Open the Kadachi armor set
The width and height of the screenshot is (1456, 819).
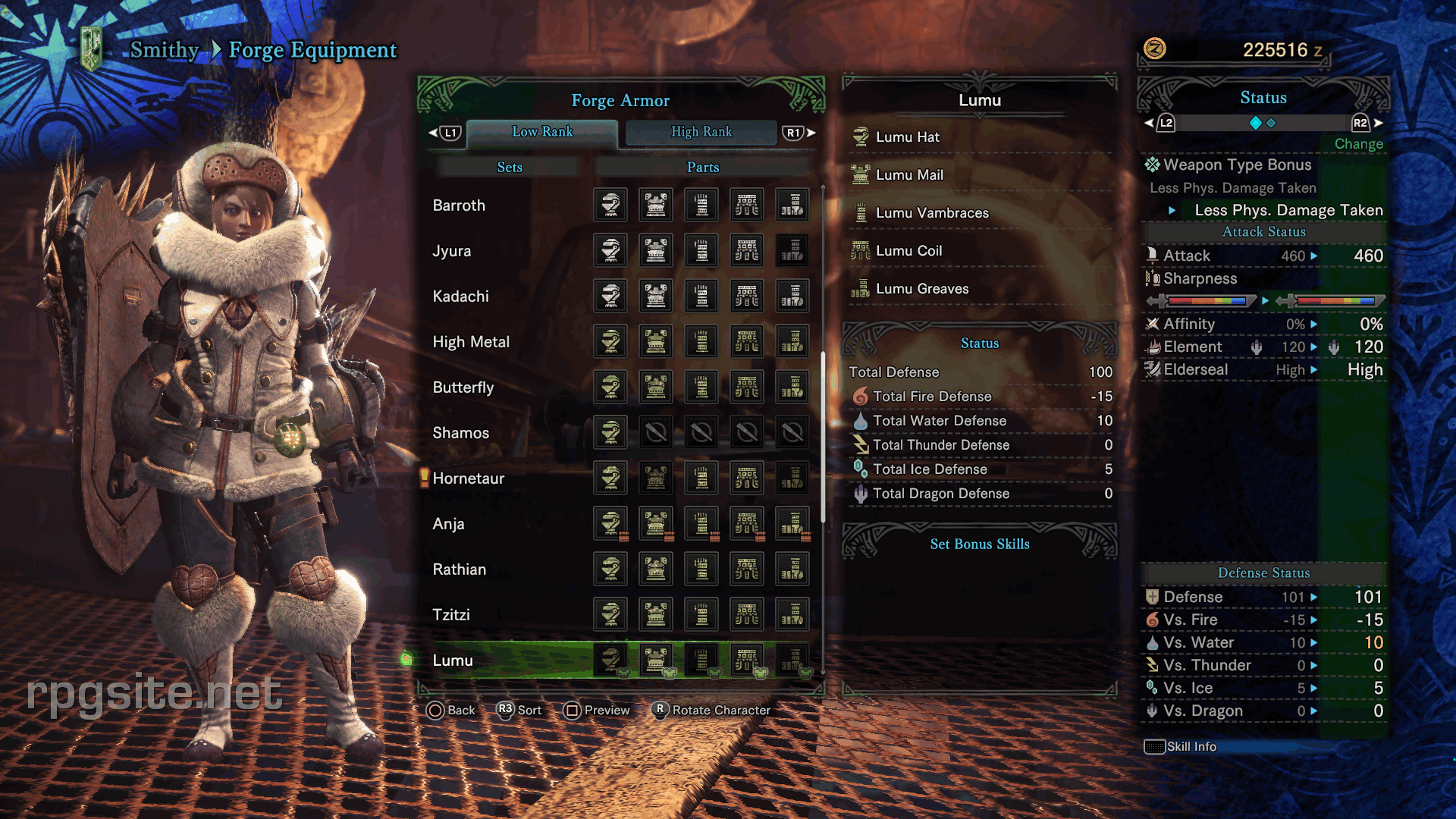tap(460, 297)
